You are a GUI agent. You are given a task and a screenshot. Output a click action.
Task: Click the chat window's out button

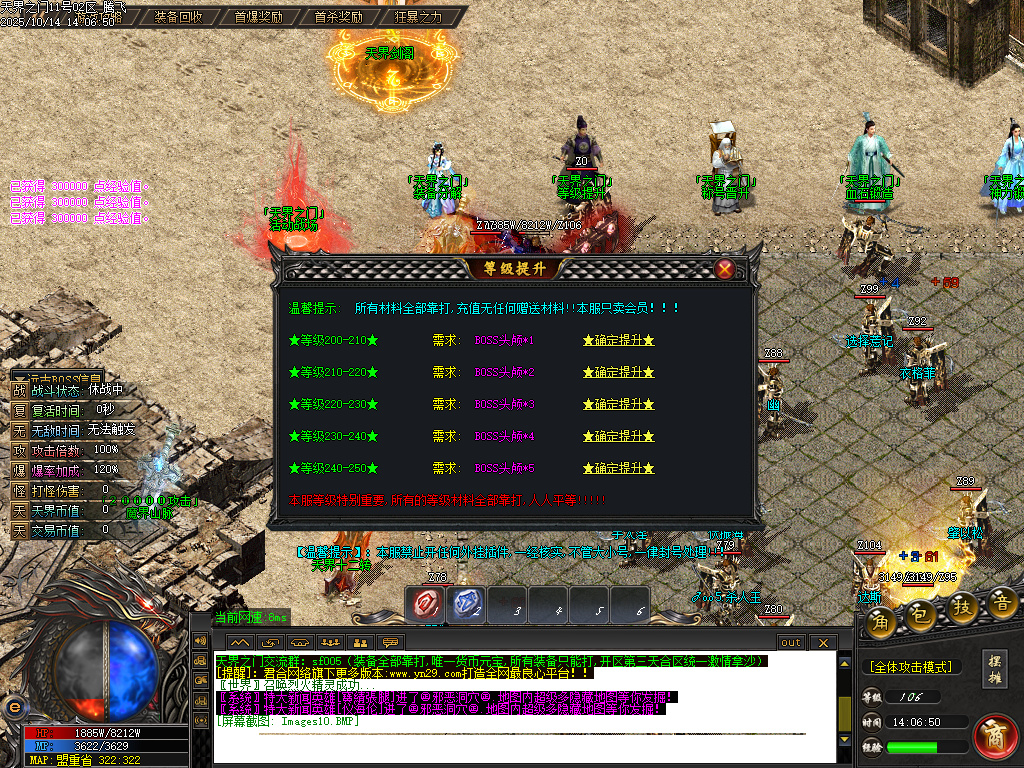tap(791, 642)
